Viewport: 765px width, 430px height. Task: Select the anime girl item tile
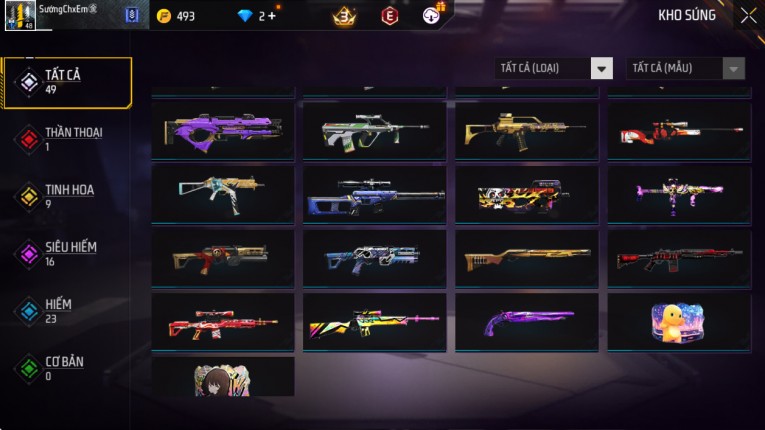pyautogui.click(x=223, y=378)
